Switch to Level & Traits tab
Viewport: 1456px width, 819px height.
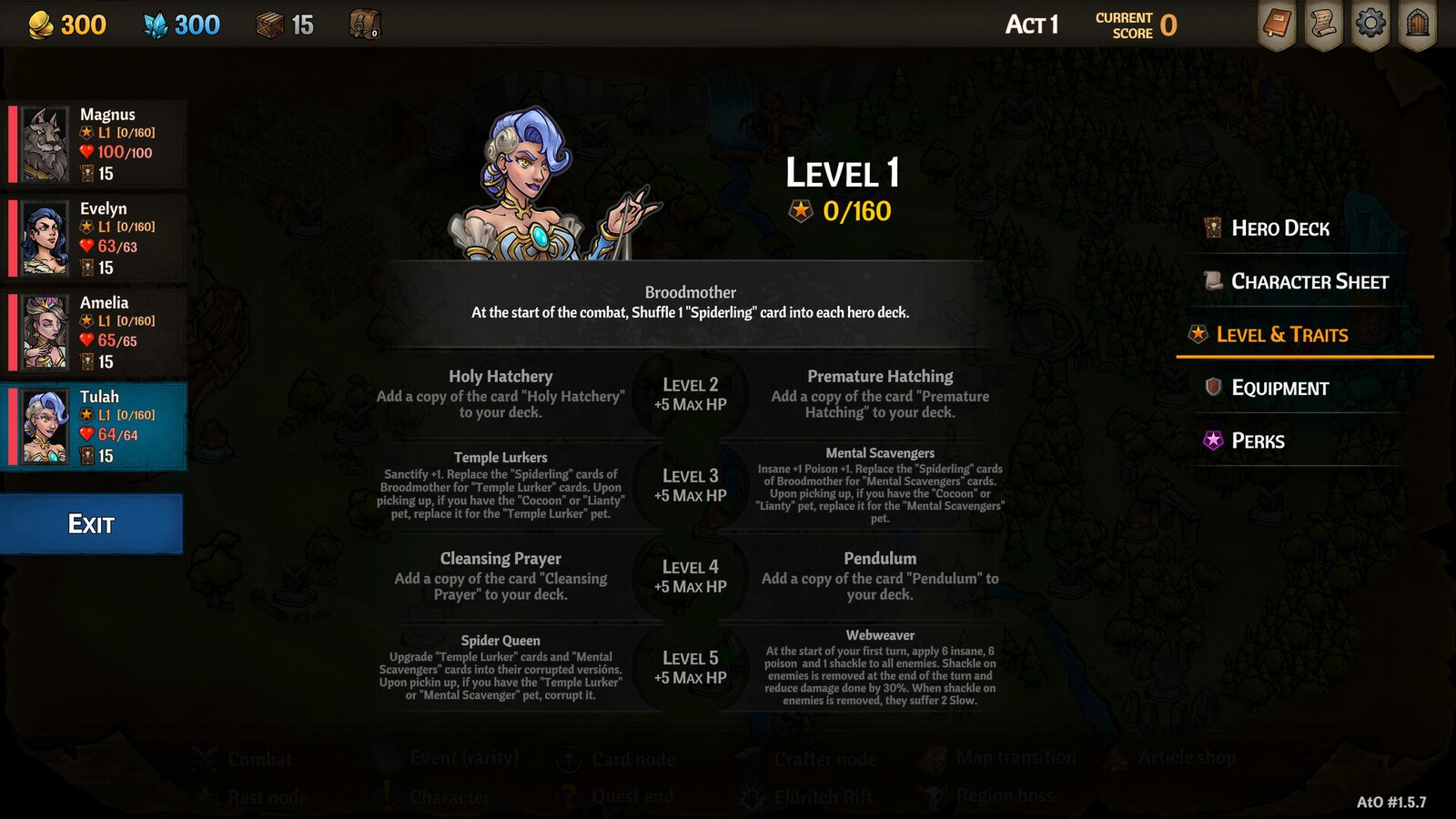coord(1281,335)
